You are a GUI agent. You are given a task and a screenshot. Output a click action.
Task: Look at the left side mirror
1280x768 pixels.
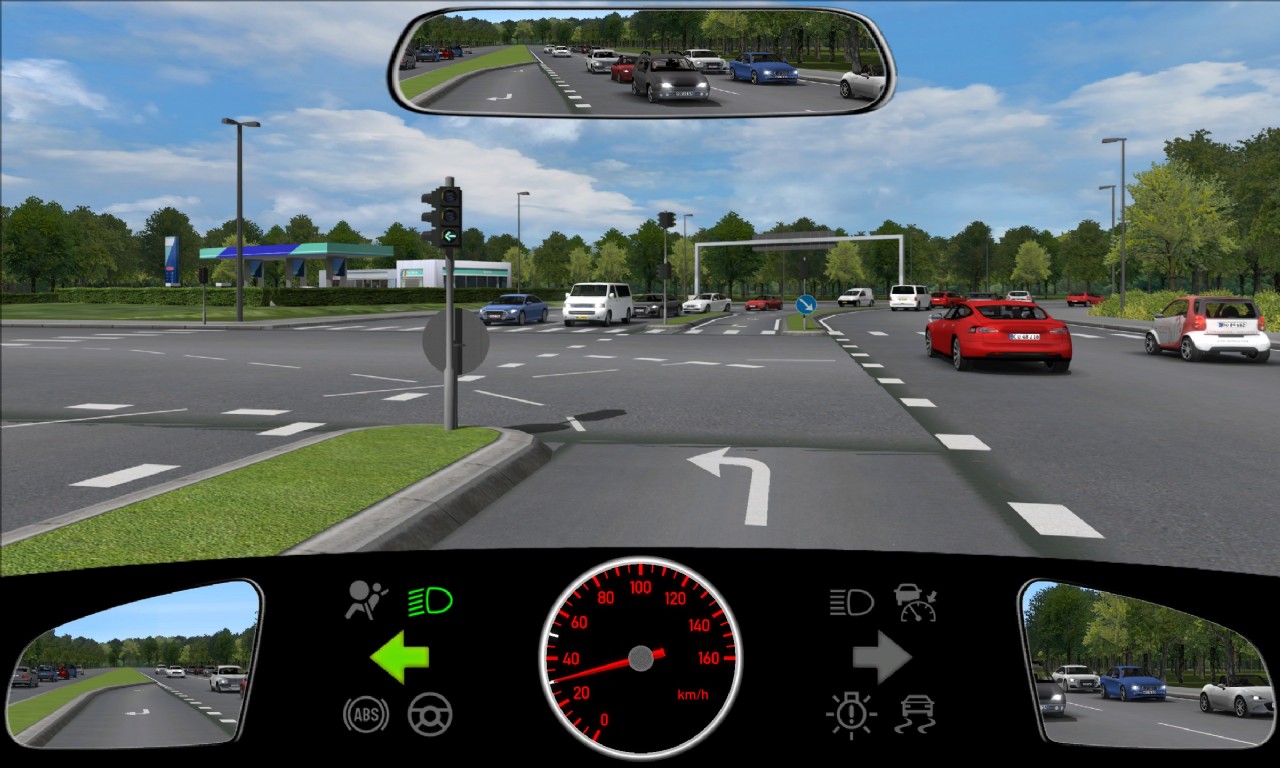pyautogui.click(x=133, y=664)
